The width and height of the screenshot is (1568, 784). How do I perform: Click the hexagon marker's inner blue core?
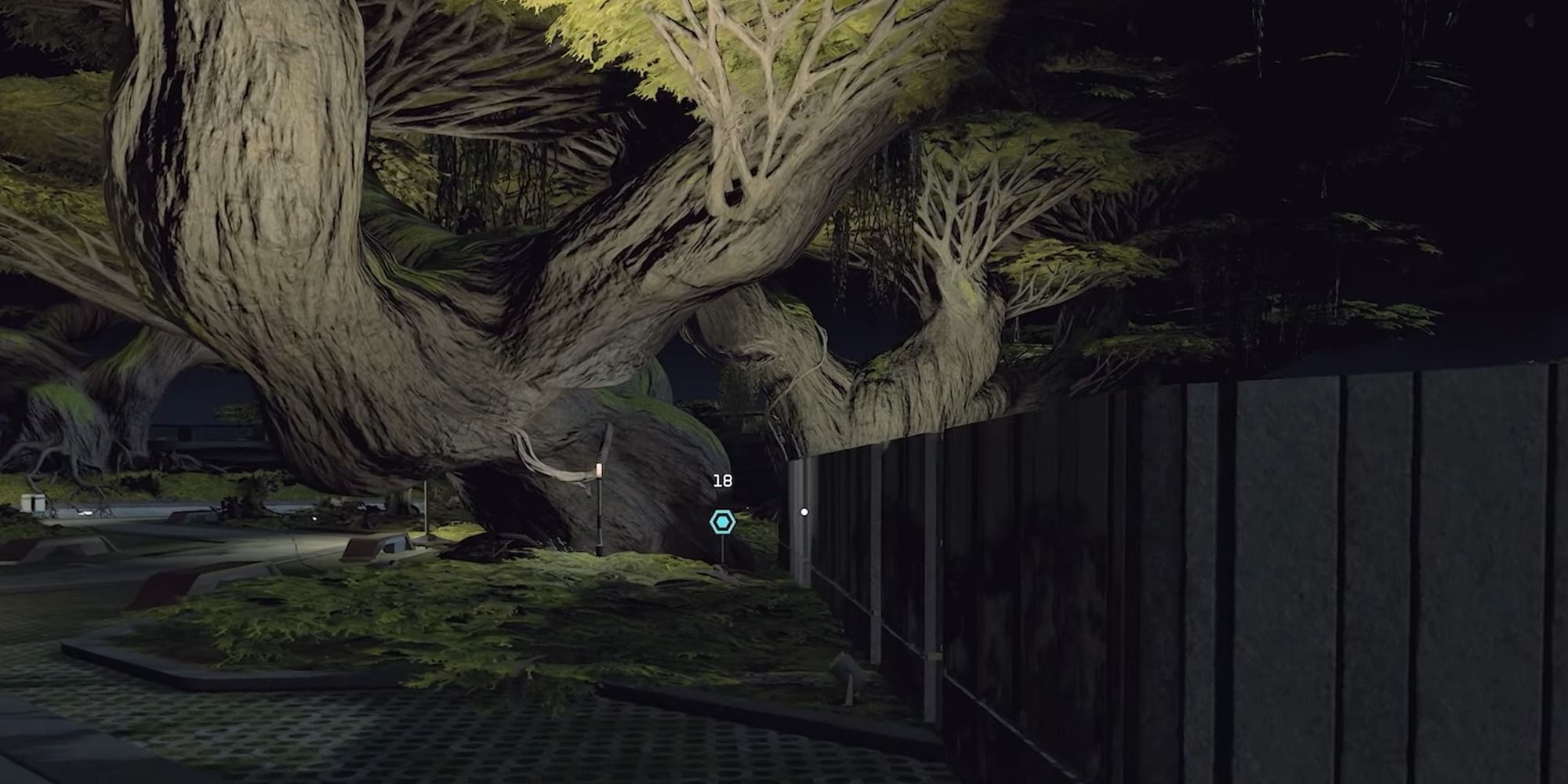(721, 521)
